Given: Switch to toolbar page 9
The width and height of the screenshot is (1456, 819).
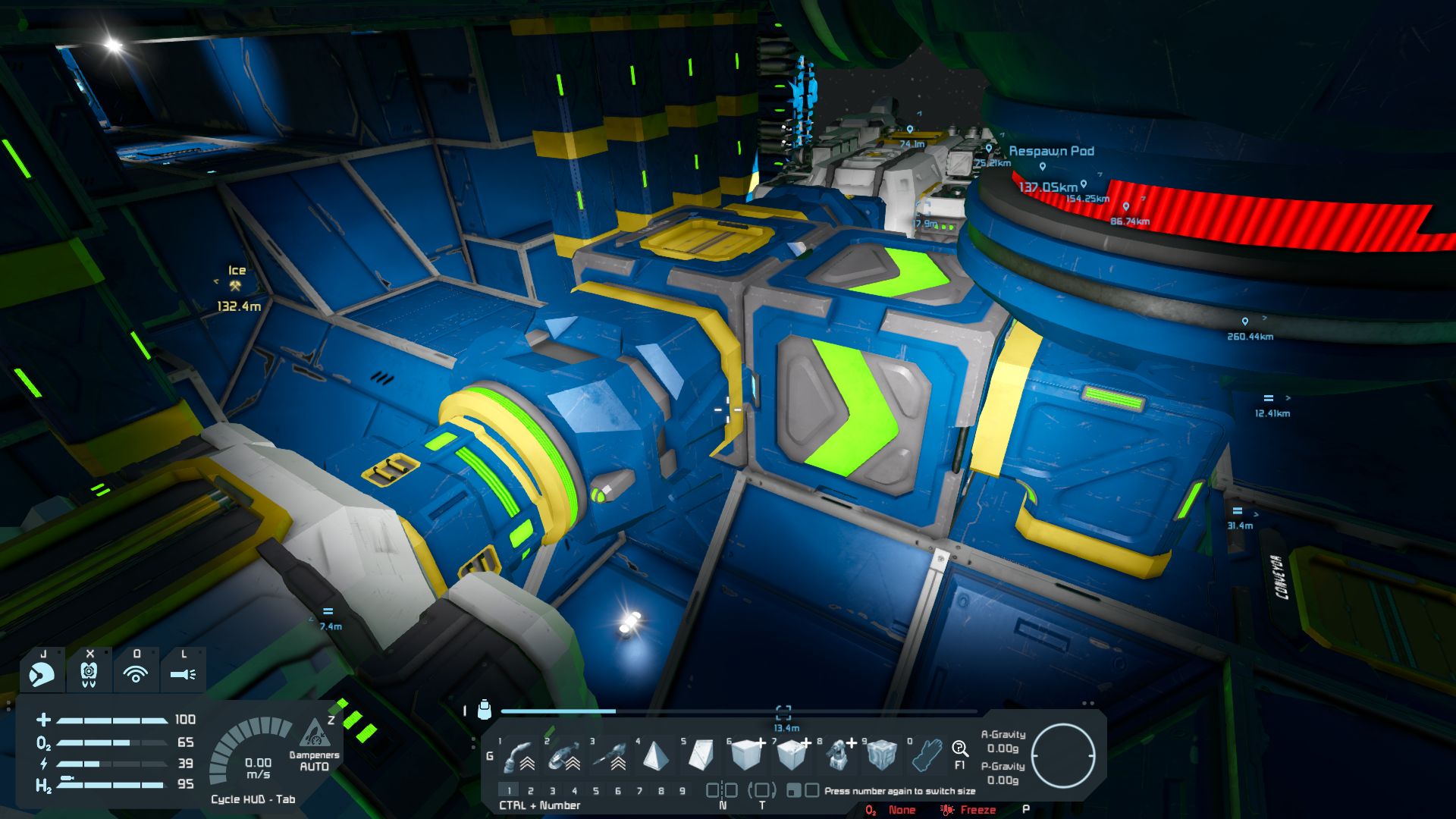Looking at the screenshot, I should 682,791.
